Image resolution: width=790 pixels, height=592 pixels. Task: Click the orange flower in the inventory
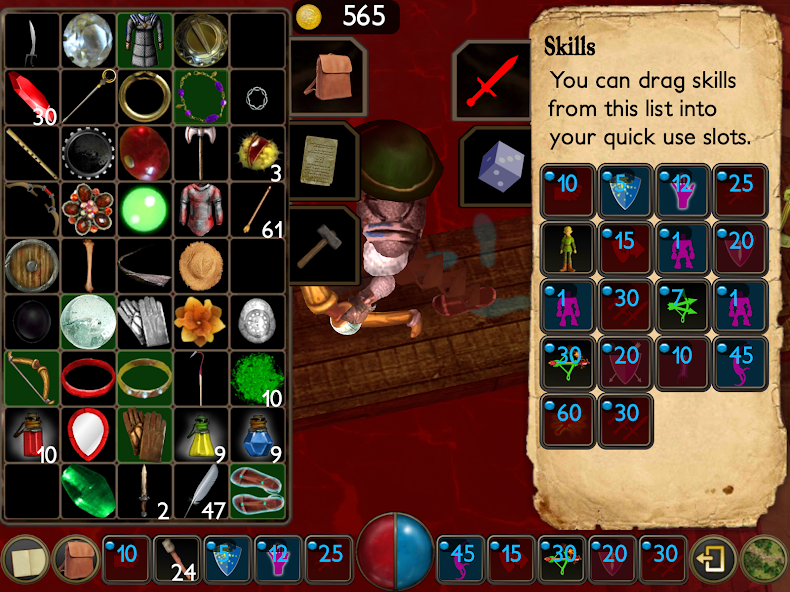(200, 321)
